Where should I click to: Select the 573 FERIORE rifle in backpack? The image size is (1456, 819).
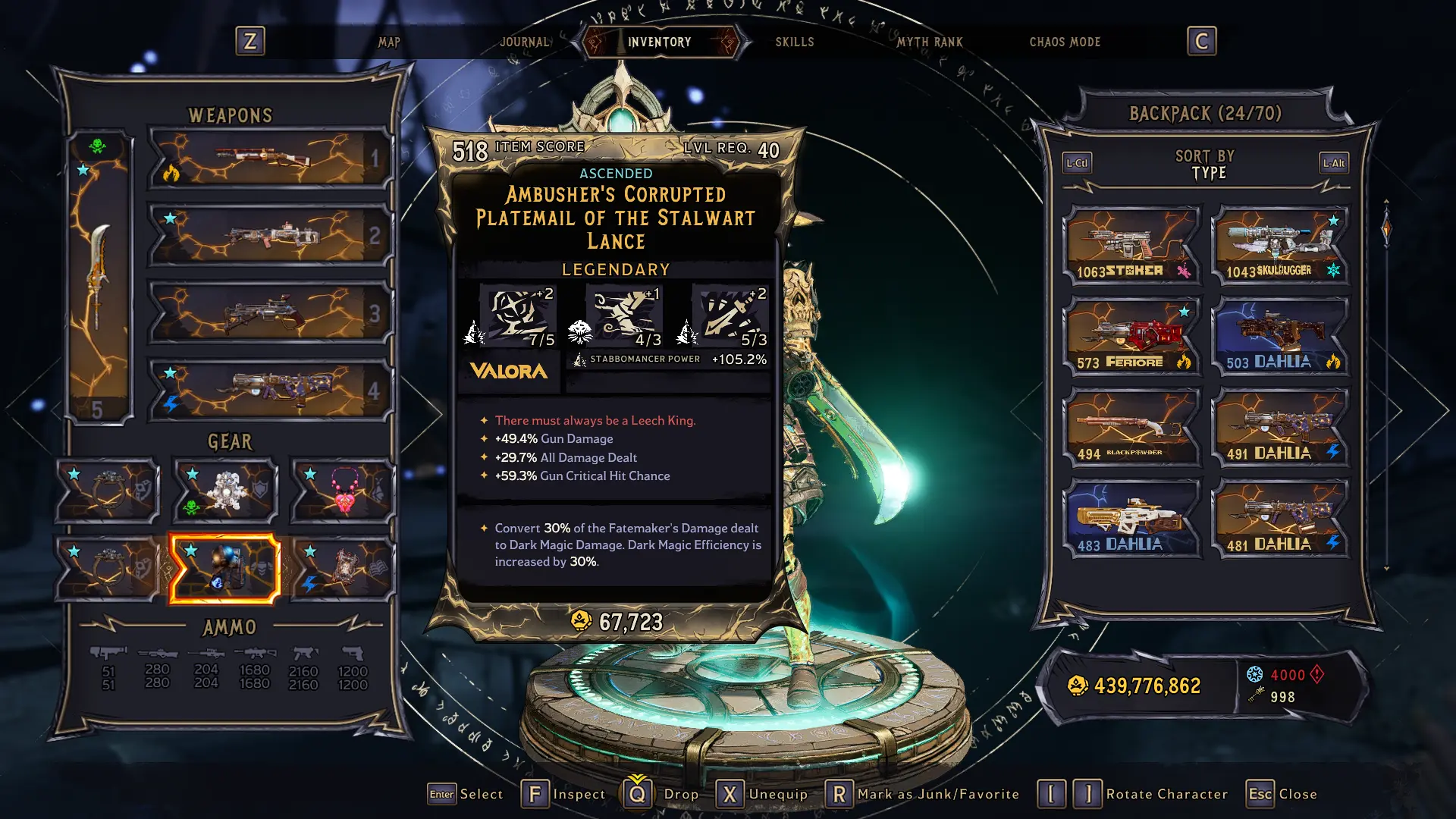coord(1133,334)
